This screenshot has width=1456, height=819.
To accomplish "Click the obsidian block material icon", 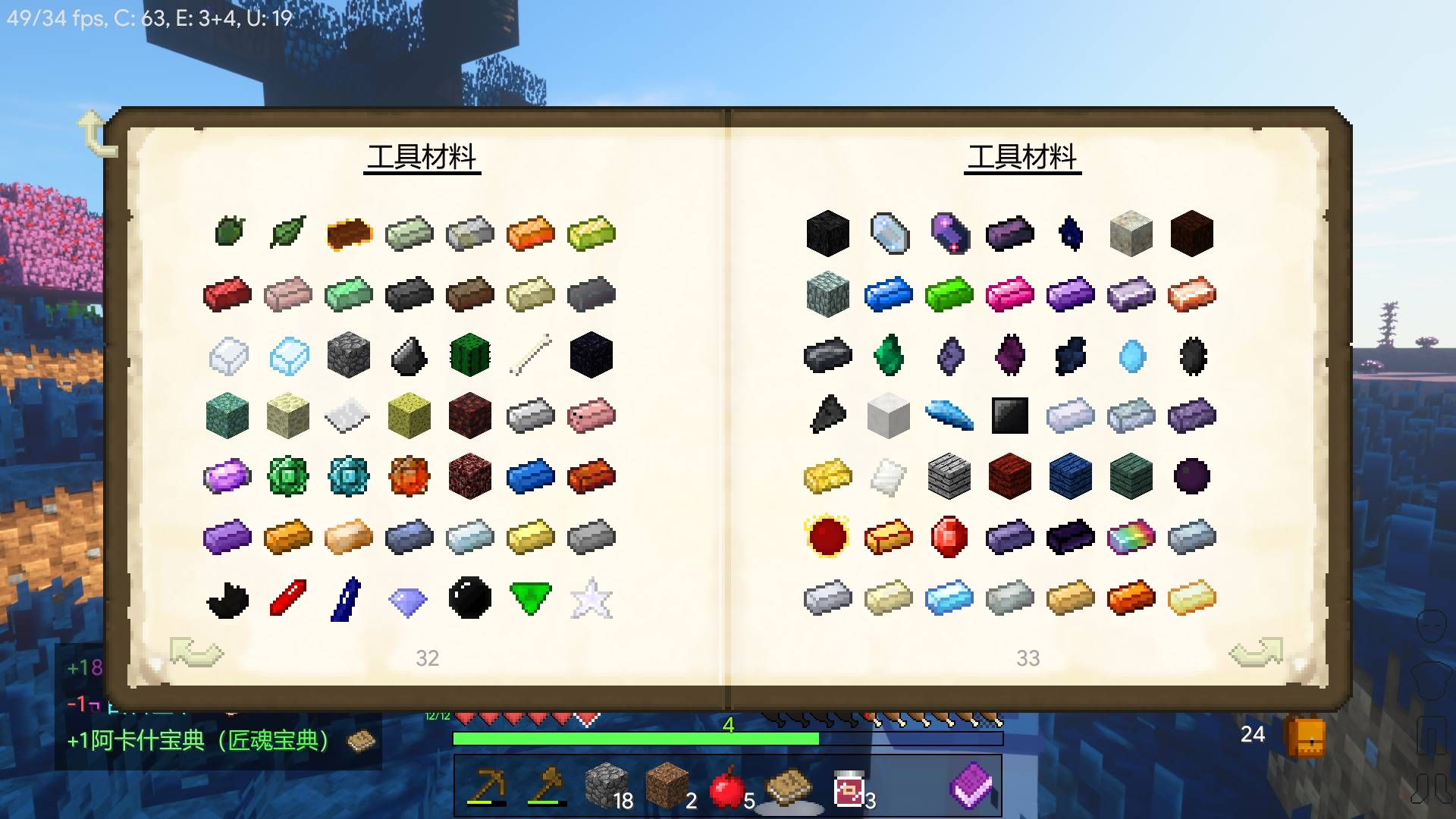I will click(x=590, y=355).
